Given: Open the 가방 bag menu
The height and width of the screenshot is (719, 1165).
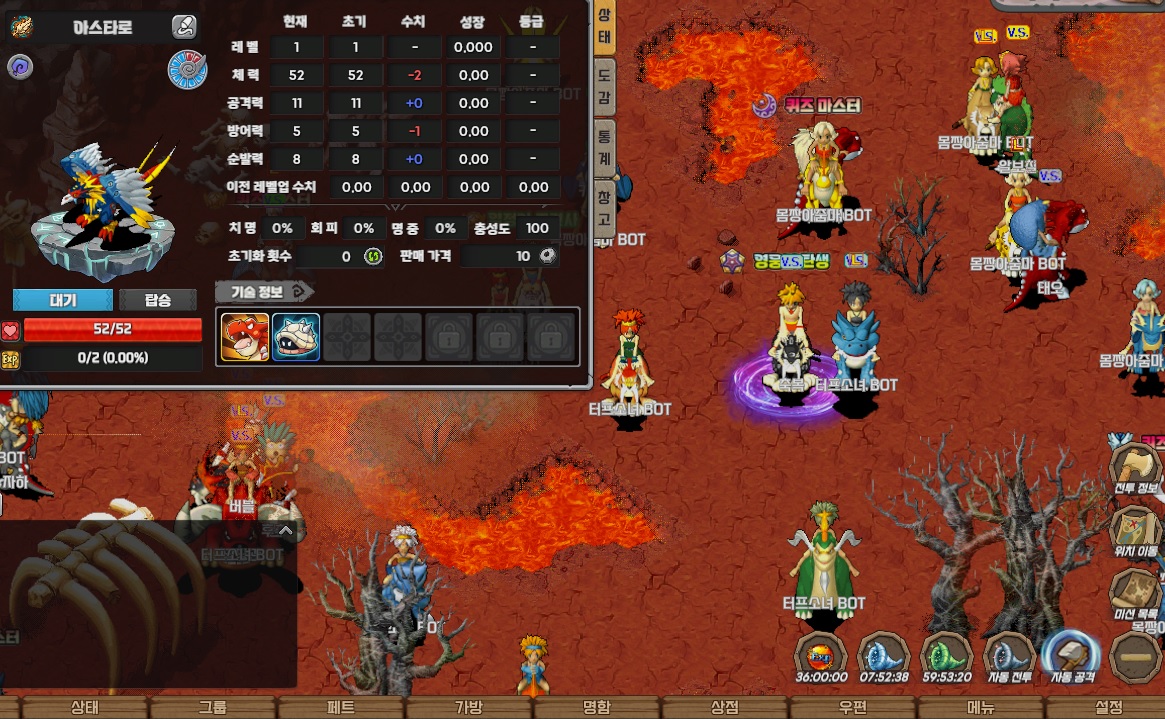Looking at the screenshot, I should pos(469,707).
